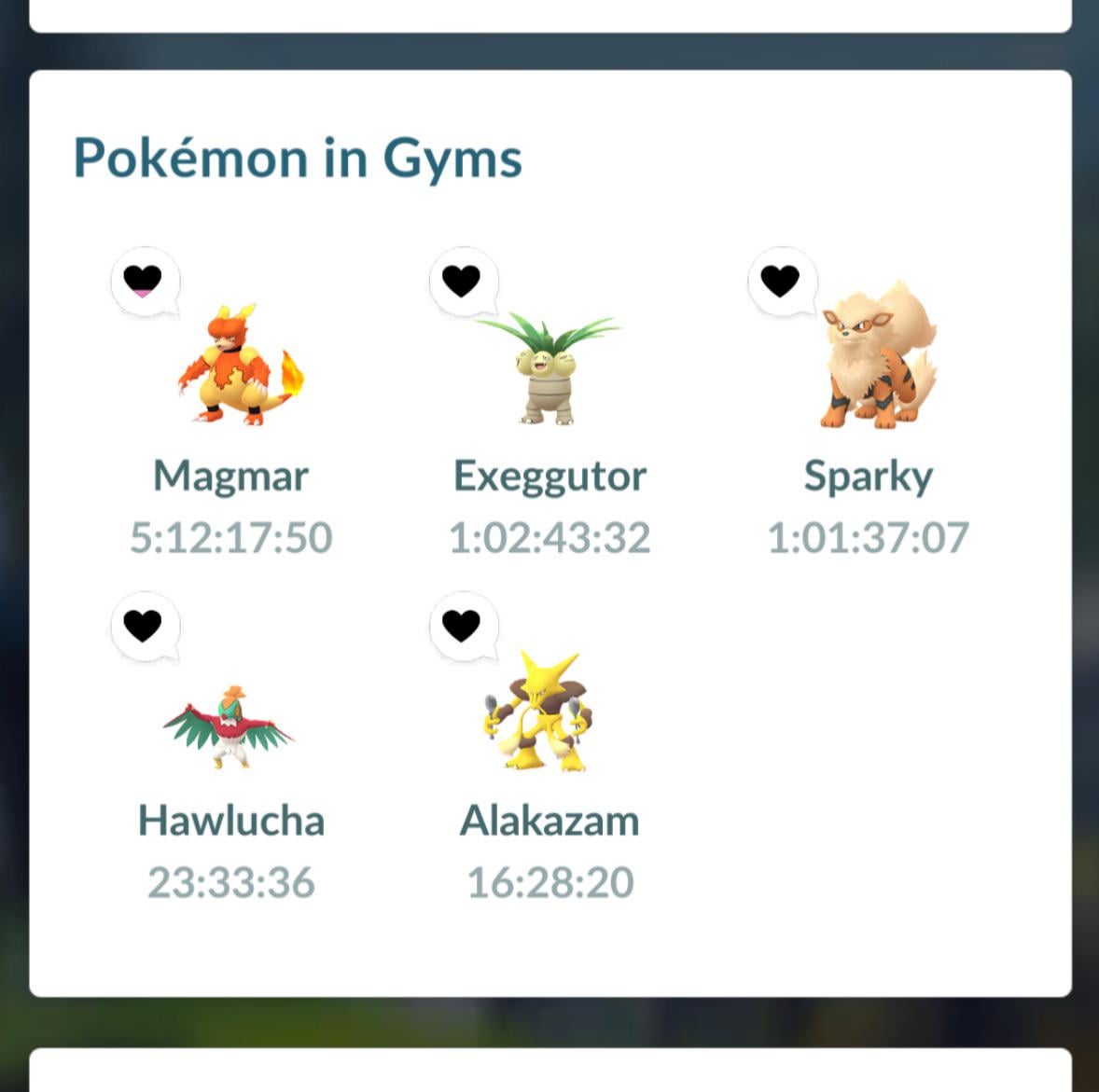Tap the heart bubble above Sparky
1099x1092 pixels.
click(781, 280)
